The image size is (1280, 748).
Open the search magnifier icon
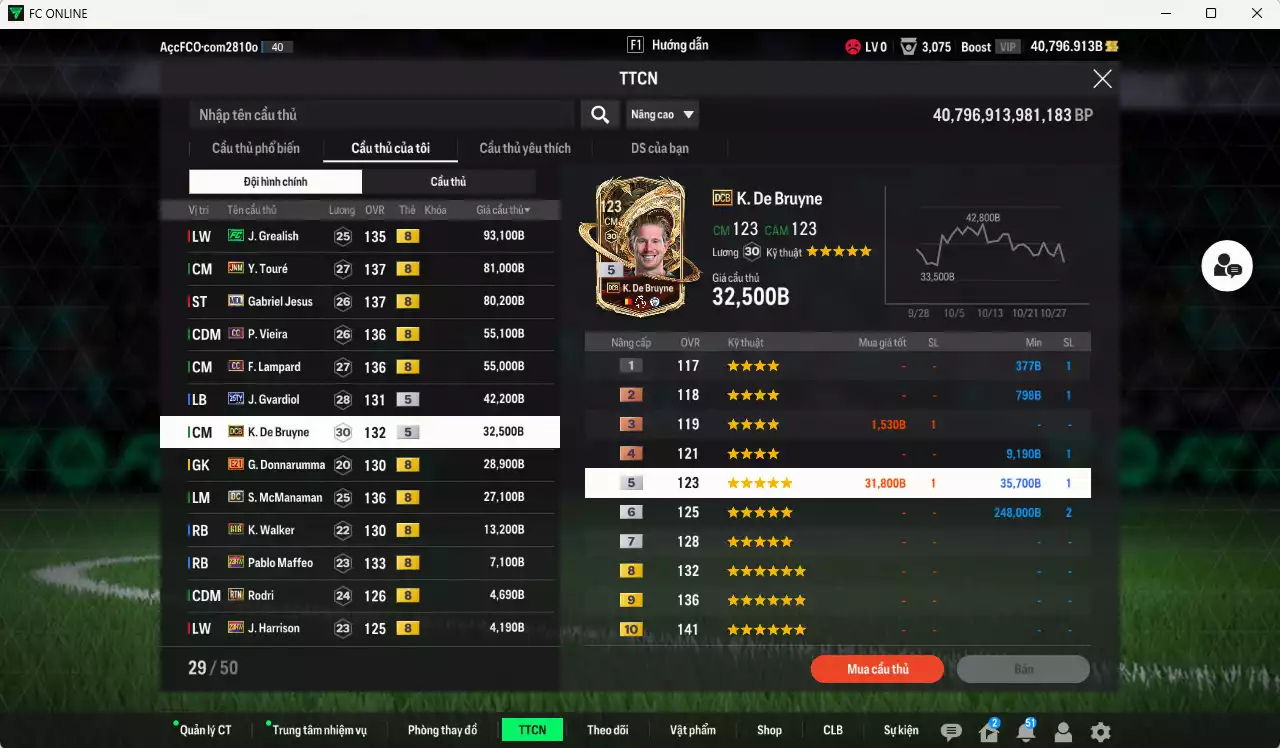click(599, 114)
